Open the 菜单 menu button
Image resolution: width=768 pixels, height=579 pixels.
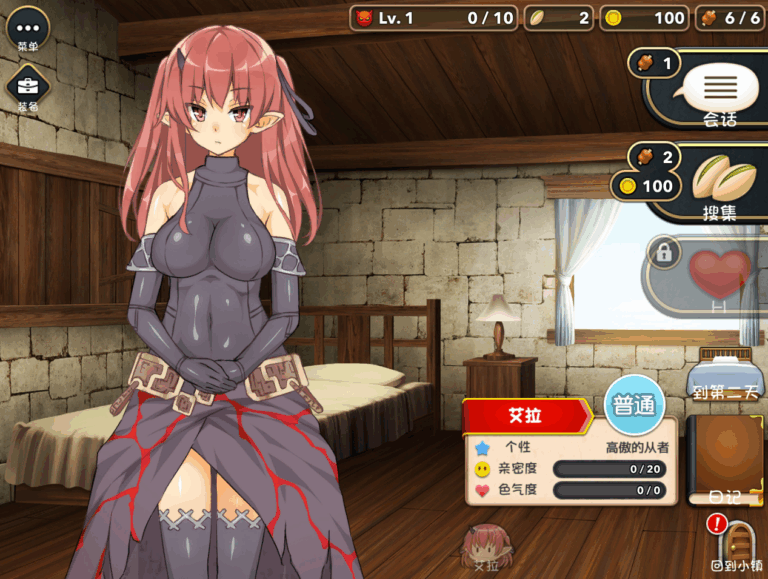point(27,30)
